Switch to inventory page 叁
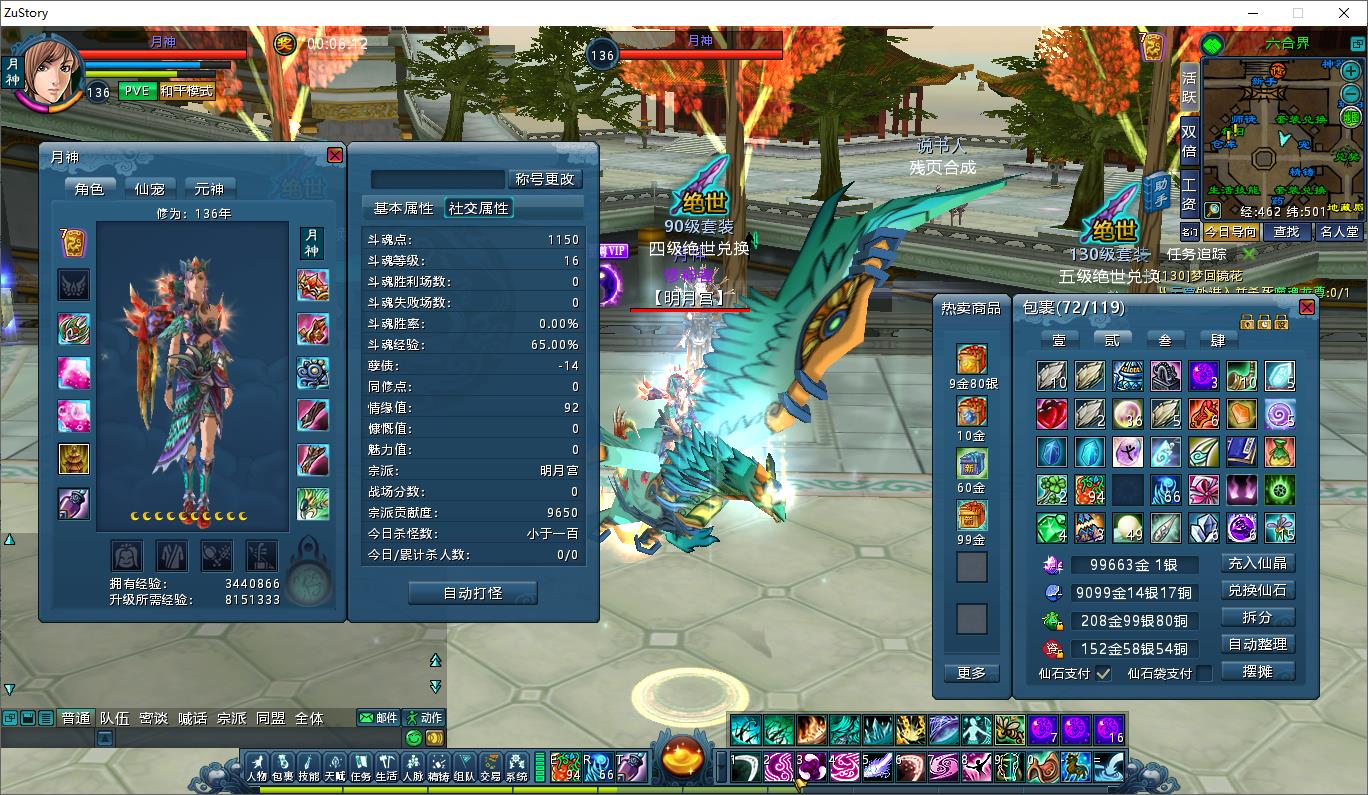Image resolution: width=1368 pixels, height=795 pixels. click(x=1165, y=340)
